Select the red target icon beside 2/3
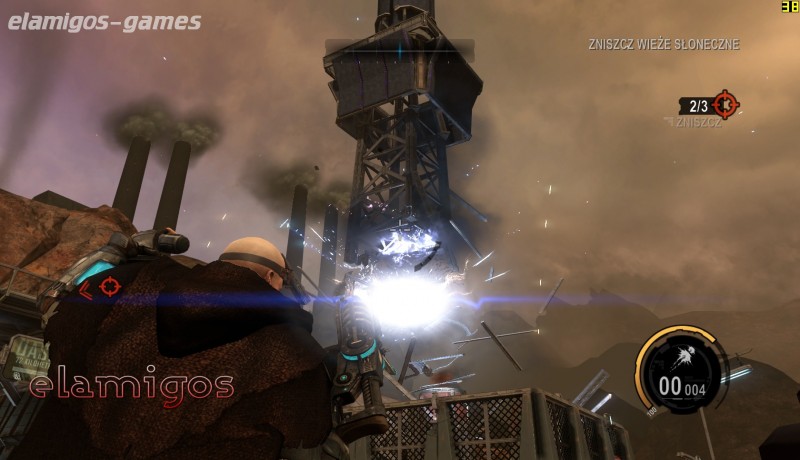The image size is (800, 460). click(725, 104)
